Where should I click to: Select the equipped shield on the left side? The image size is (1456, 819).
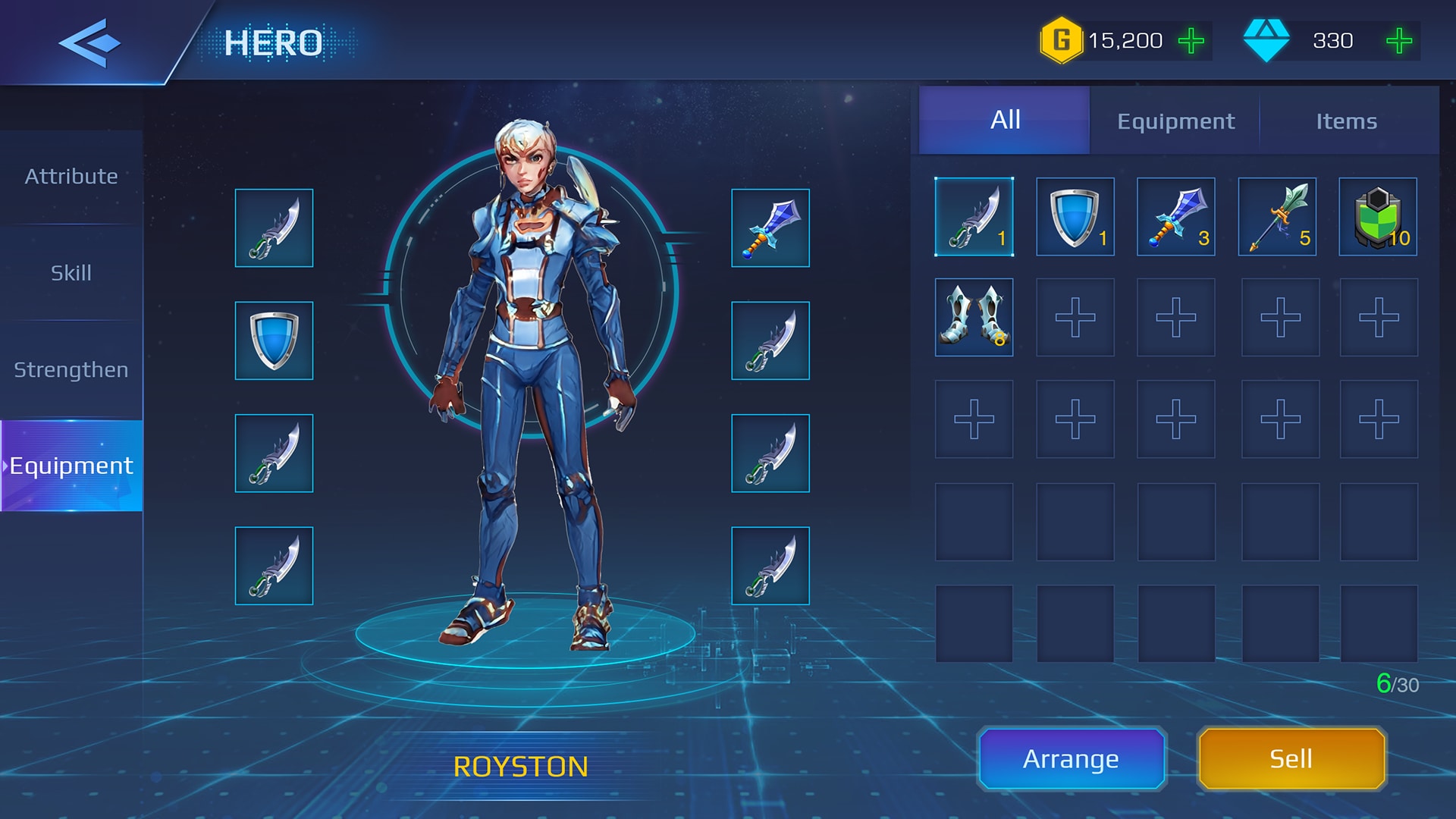pyautogui.click(x=274, y=340)
